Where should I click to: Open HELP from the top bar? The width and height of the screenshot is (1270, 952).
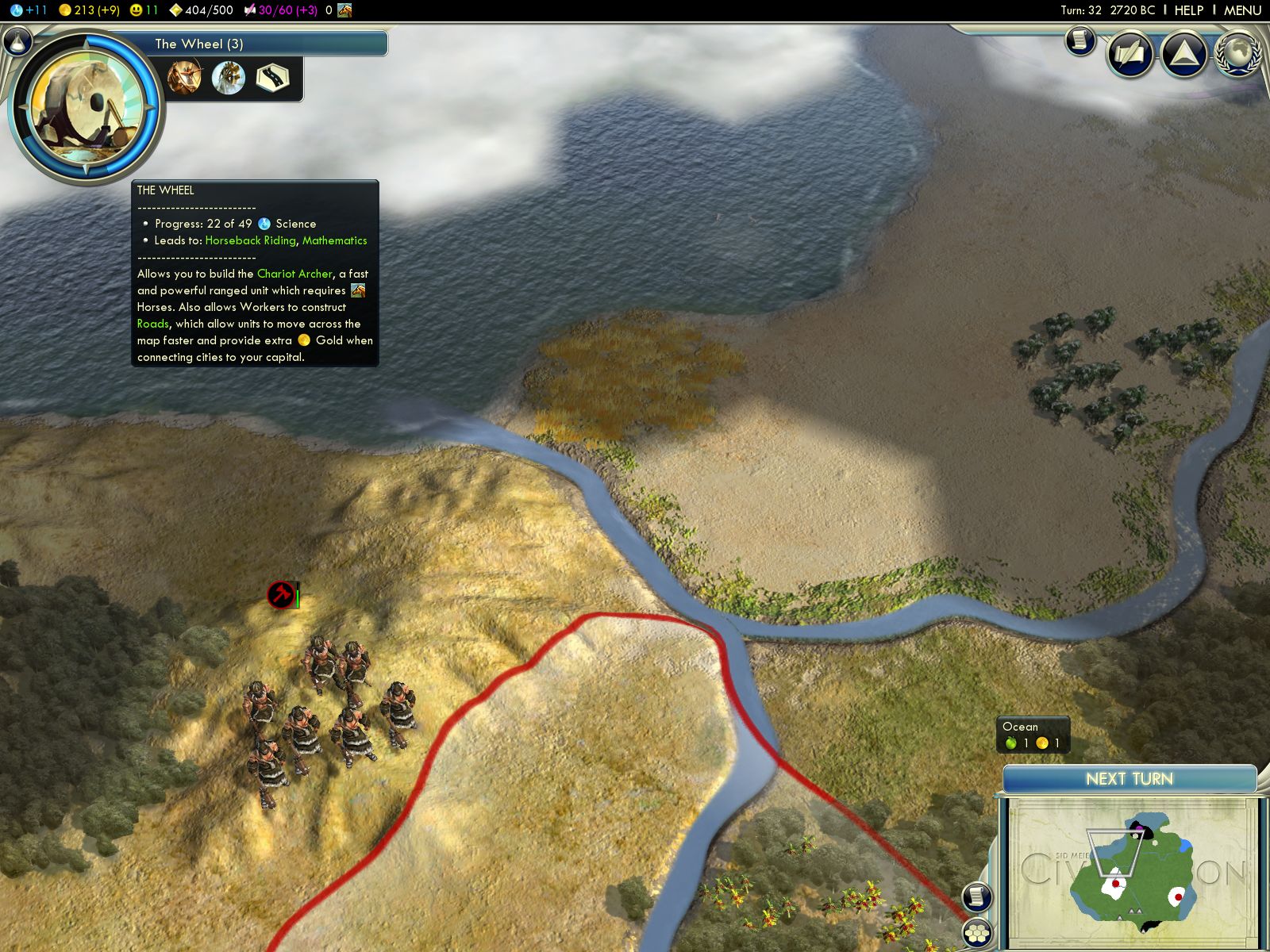click(1188, 10)
